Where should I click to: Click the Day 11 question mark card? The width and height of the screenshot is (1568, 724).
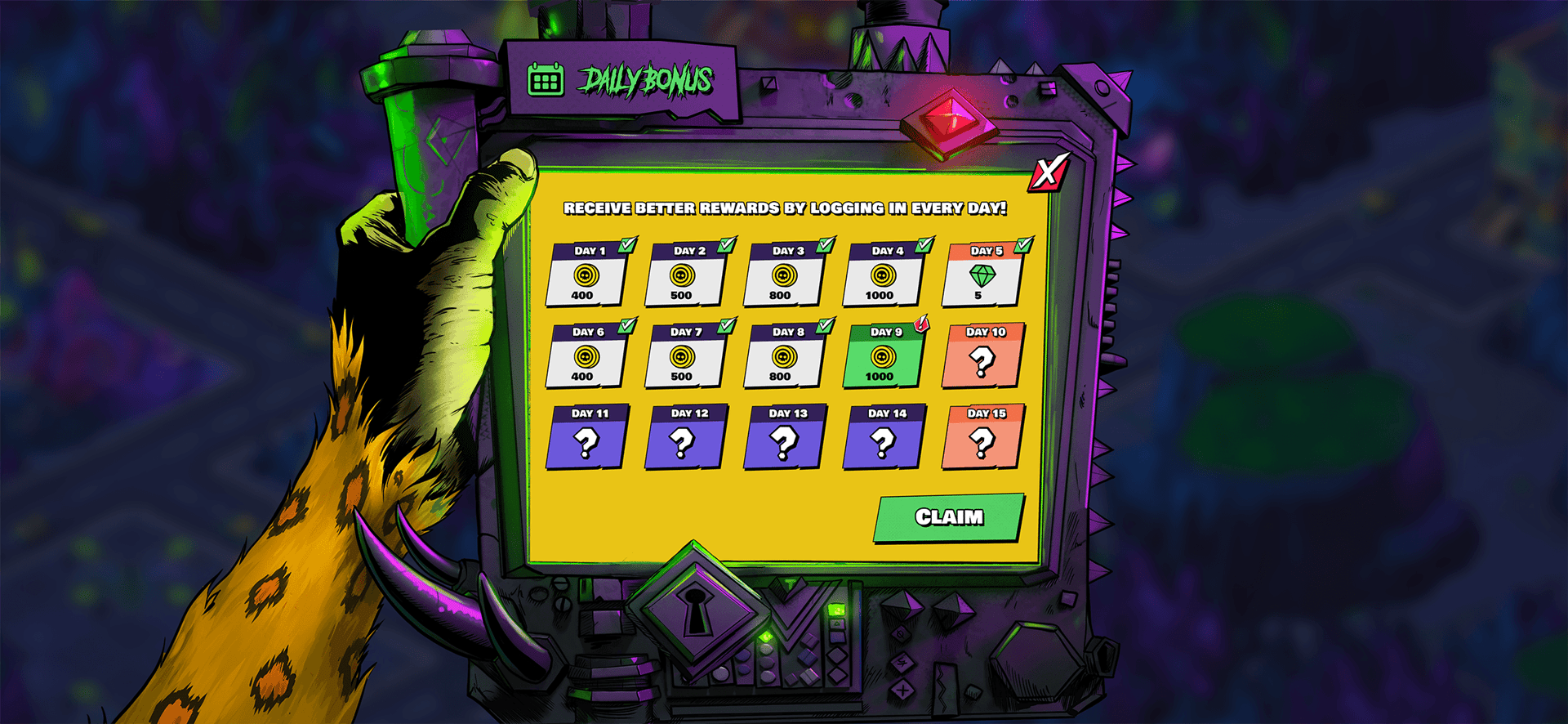585,444
